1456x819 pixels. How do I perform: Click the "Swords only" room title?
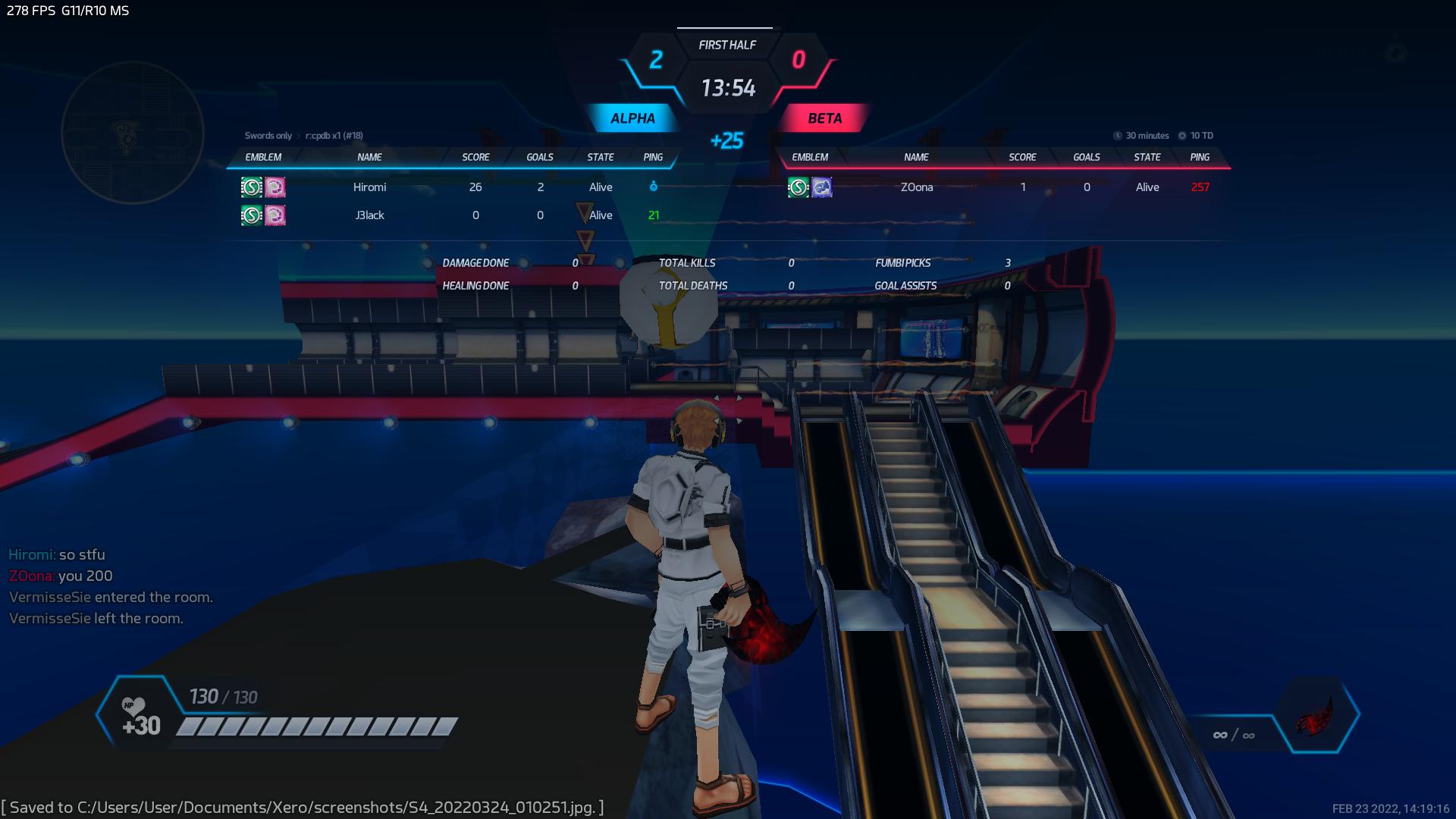click(268, 136)
